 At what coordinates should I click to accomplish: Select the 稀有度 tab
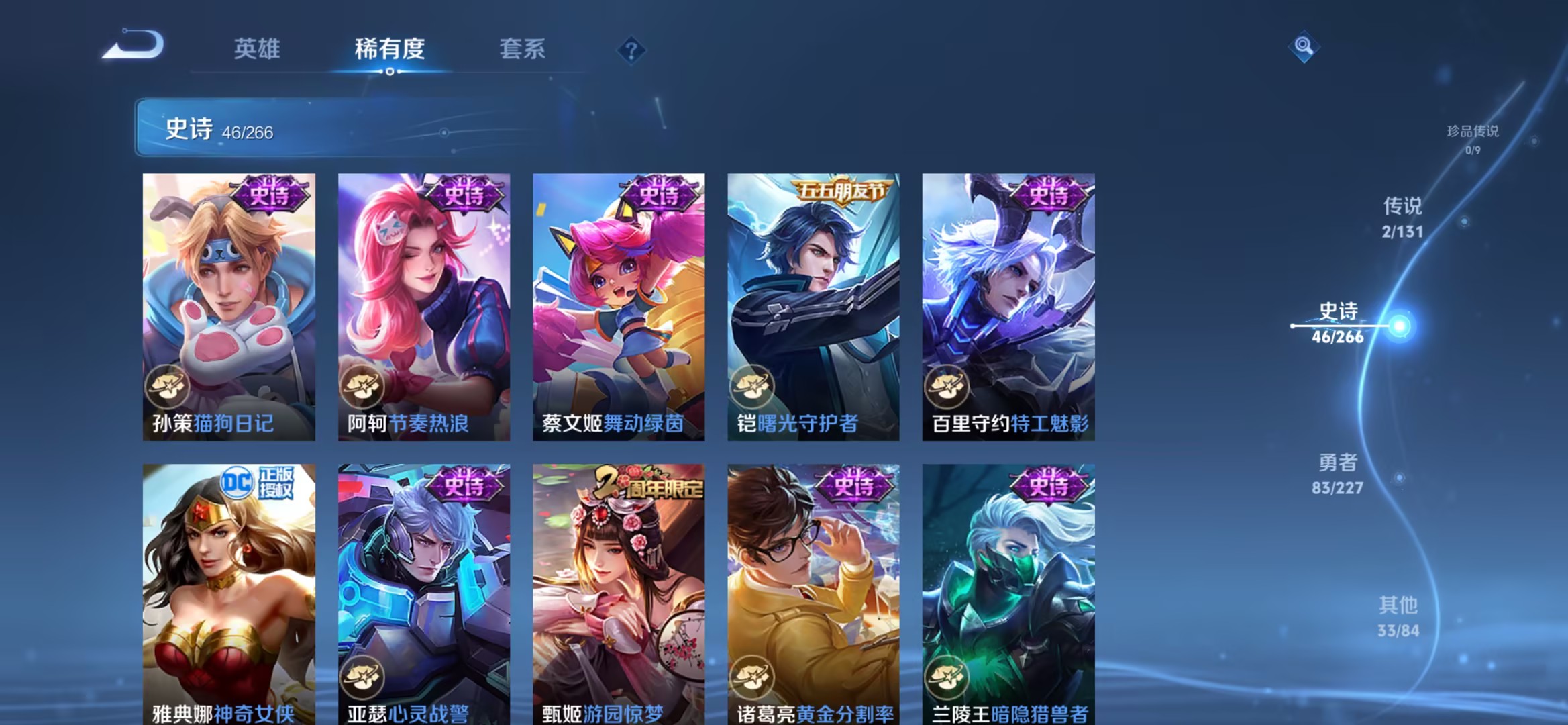(390, 49)
